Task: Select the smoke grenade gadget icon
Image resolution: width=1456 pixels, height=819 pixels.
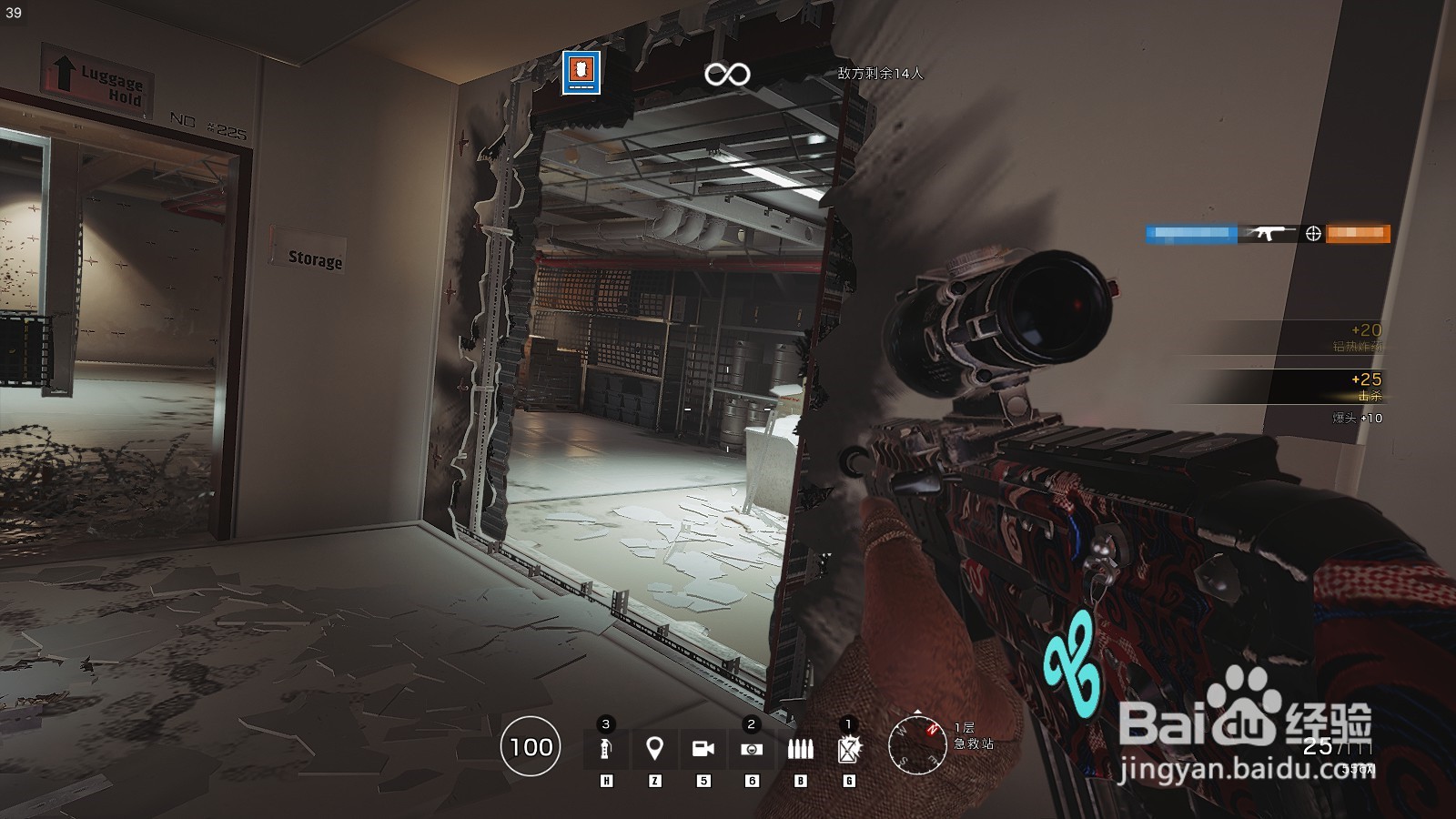Action: pyautogui.click(x=604, y=748)
